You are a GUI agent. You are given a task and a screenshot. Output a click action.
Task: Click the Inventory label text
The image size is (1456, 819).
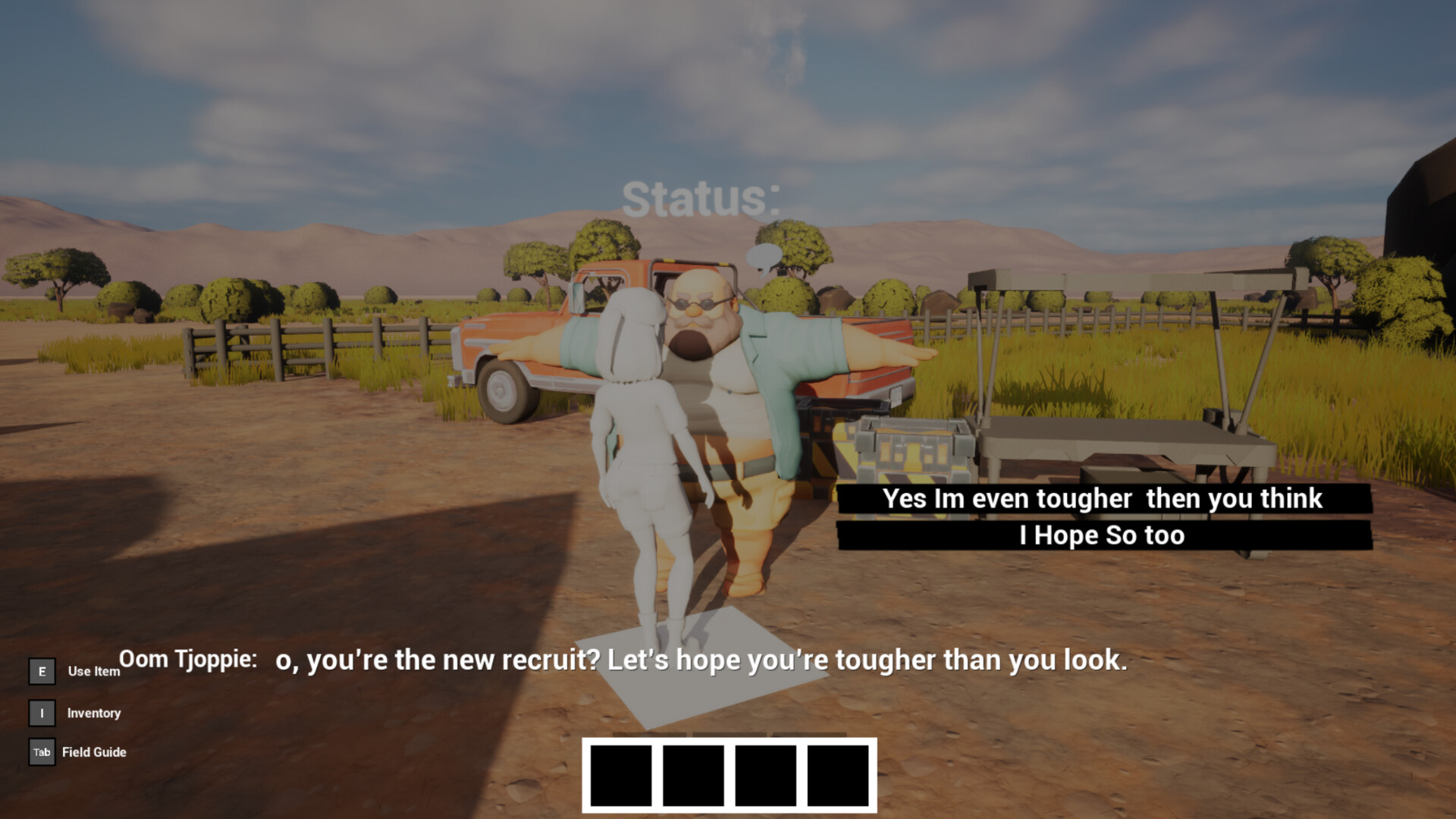pyautogui.click(x=94, y=713)
